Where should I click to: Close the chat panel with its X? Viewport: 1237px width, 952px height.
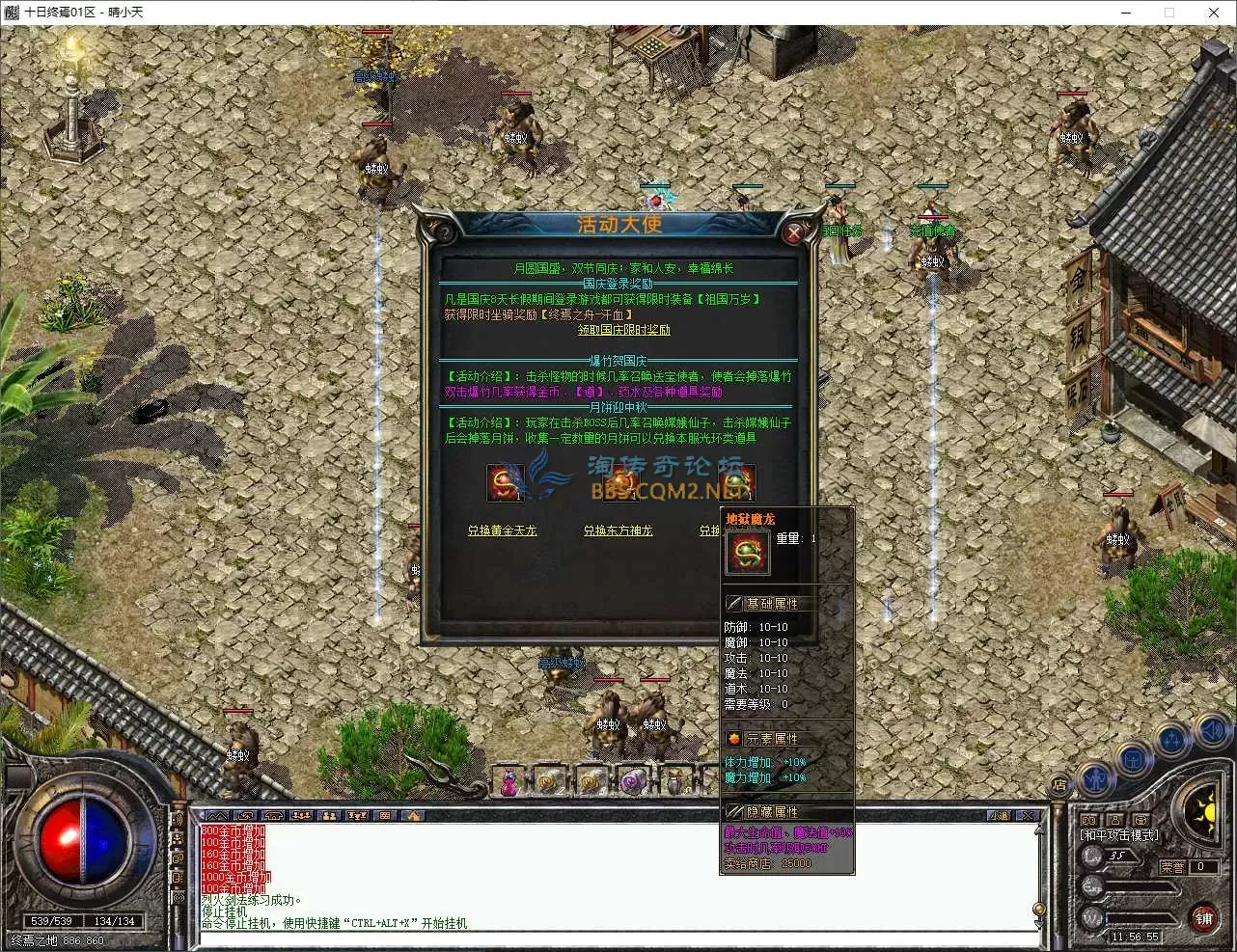tap(1027, 815)
